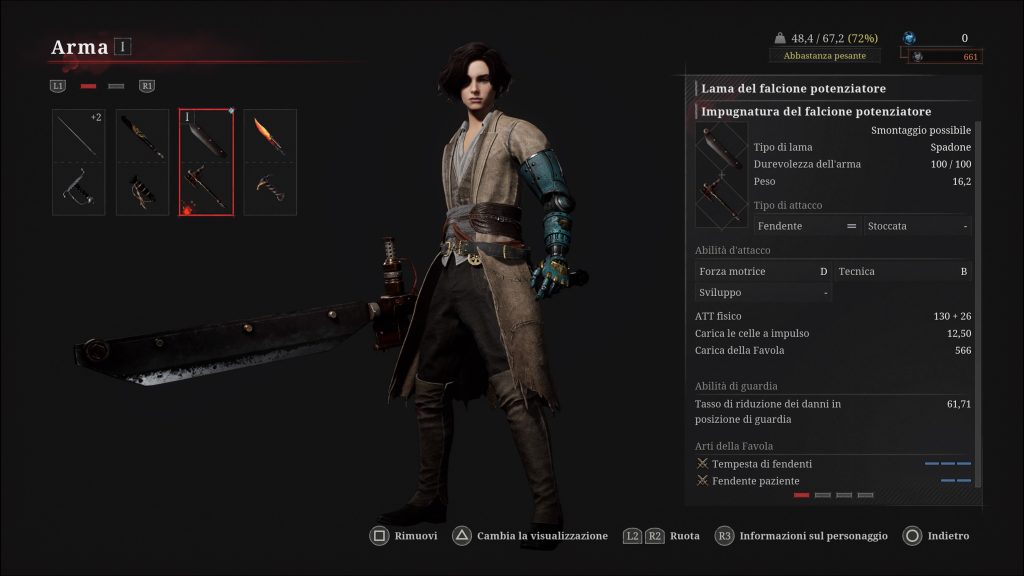Click the weapon preview thumbnail in details panel

(x=721, y=175)
